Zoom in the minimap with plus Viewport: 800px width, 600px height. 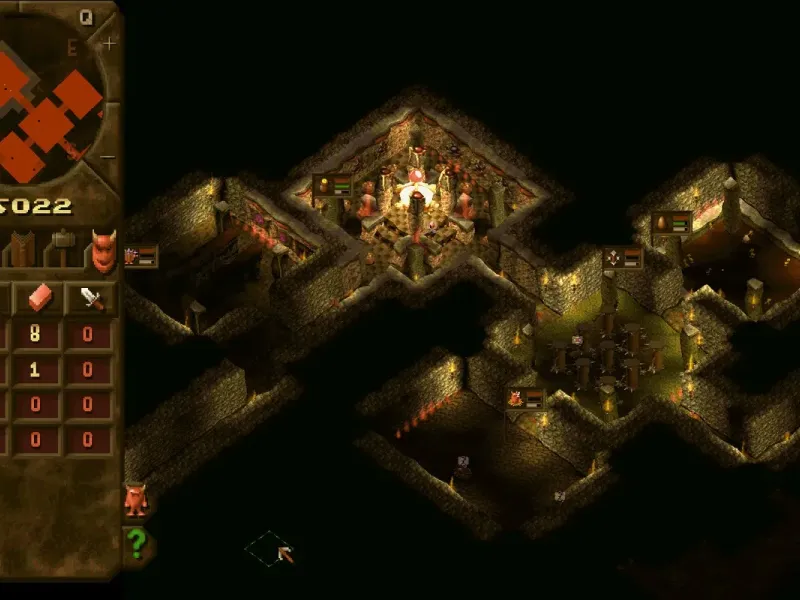(x=109, y=43)
